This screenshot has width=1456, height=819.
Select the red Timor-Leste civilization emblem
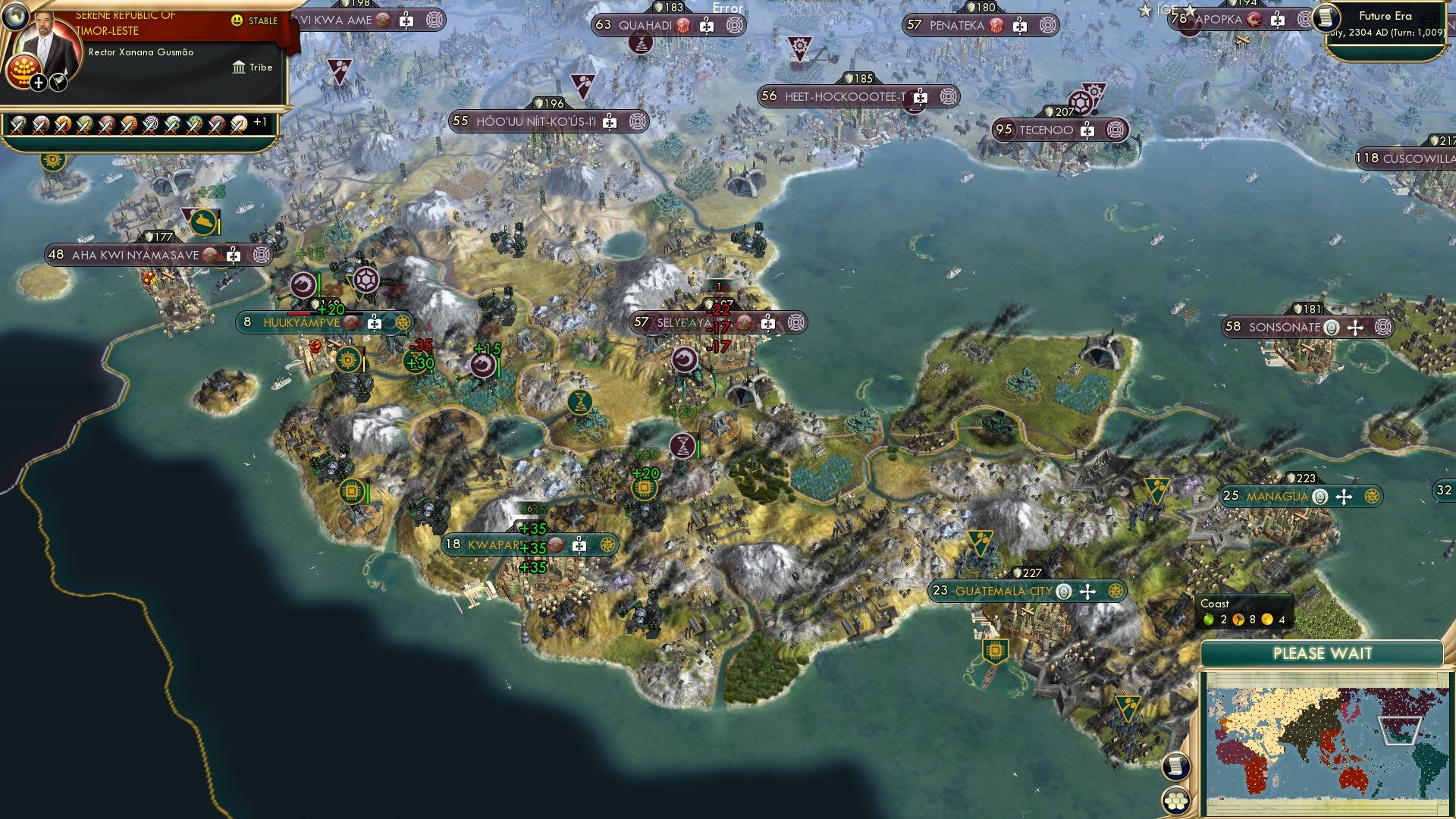24,70
